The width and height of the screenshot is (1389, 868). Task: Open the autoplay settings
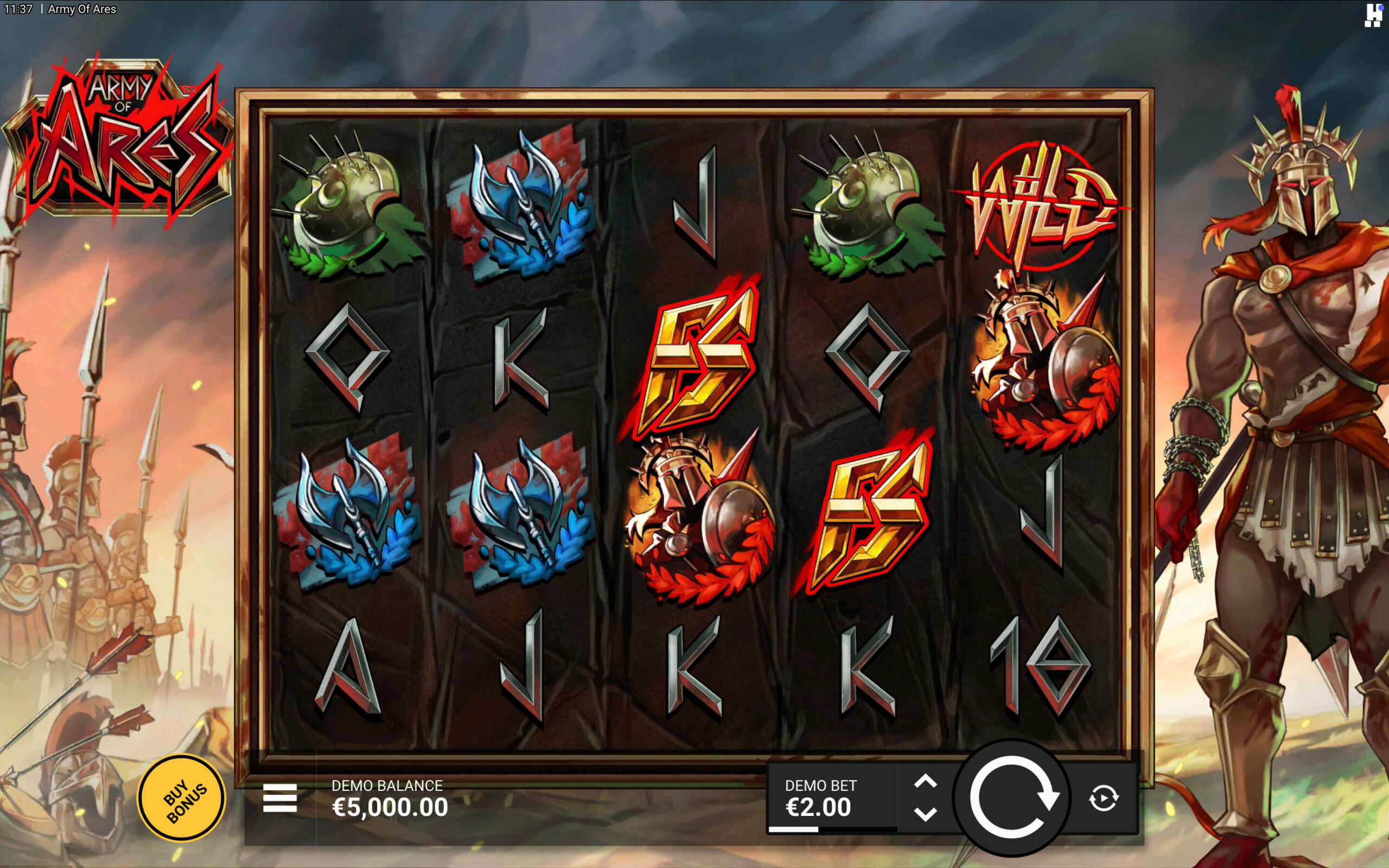click(x=1103, y=799)
